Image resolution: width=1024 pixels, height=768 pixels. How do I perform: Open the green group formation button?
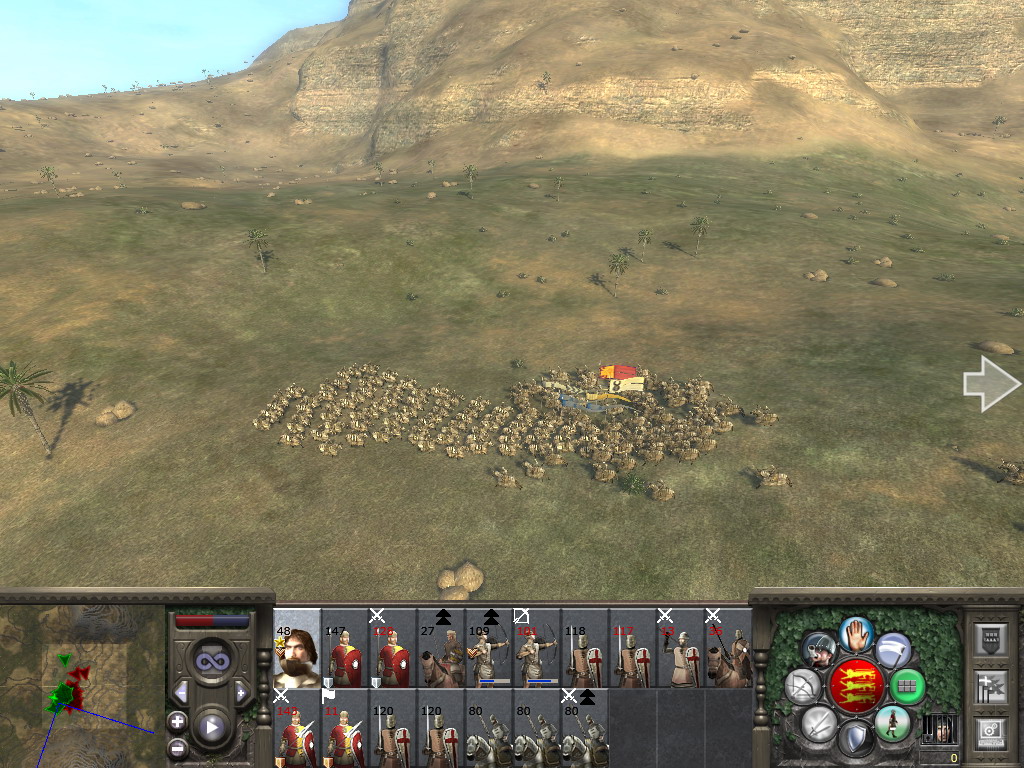pos(908,686)
